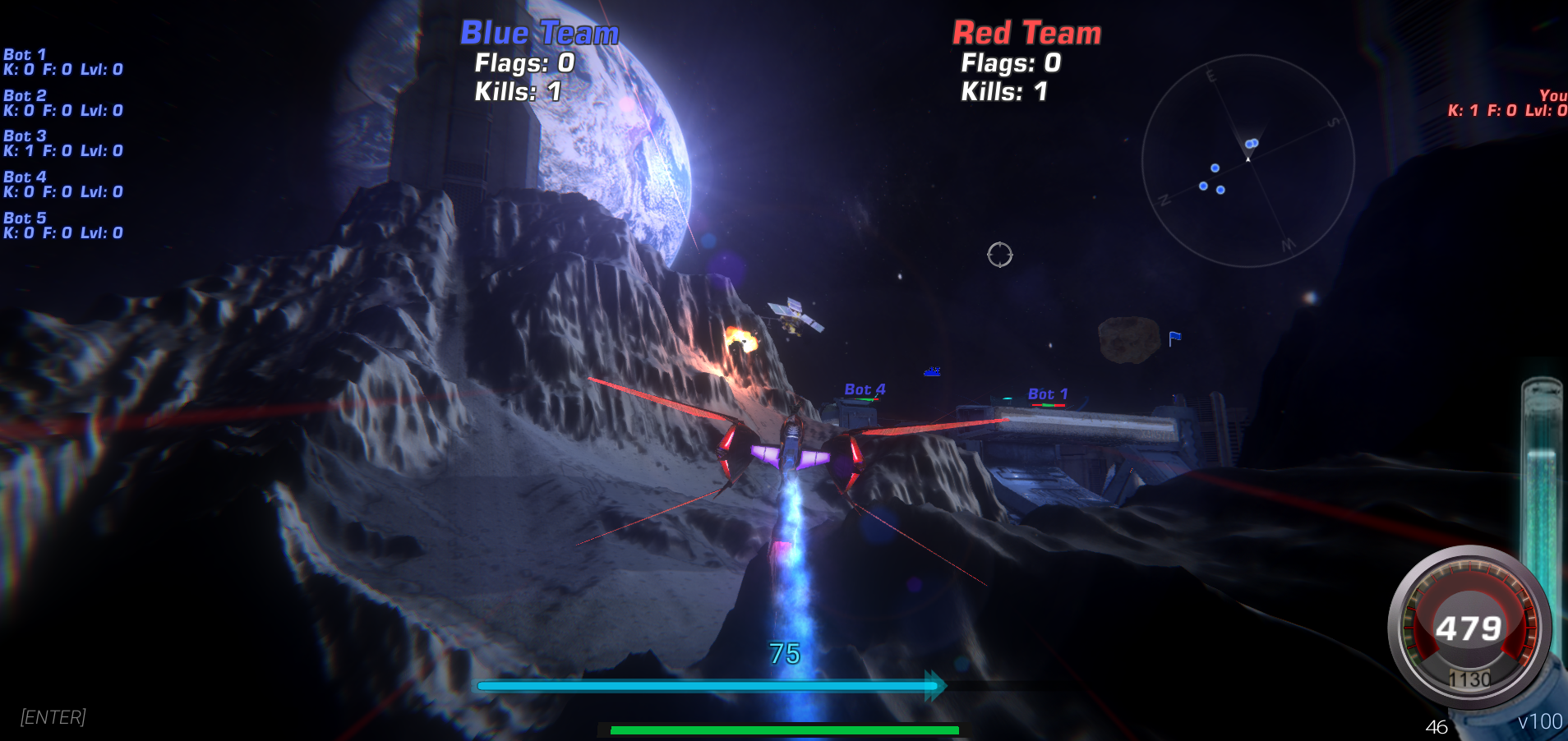Click the speed gauge showing 479
1568x741 pixels.
click(1470, 628)
